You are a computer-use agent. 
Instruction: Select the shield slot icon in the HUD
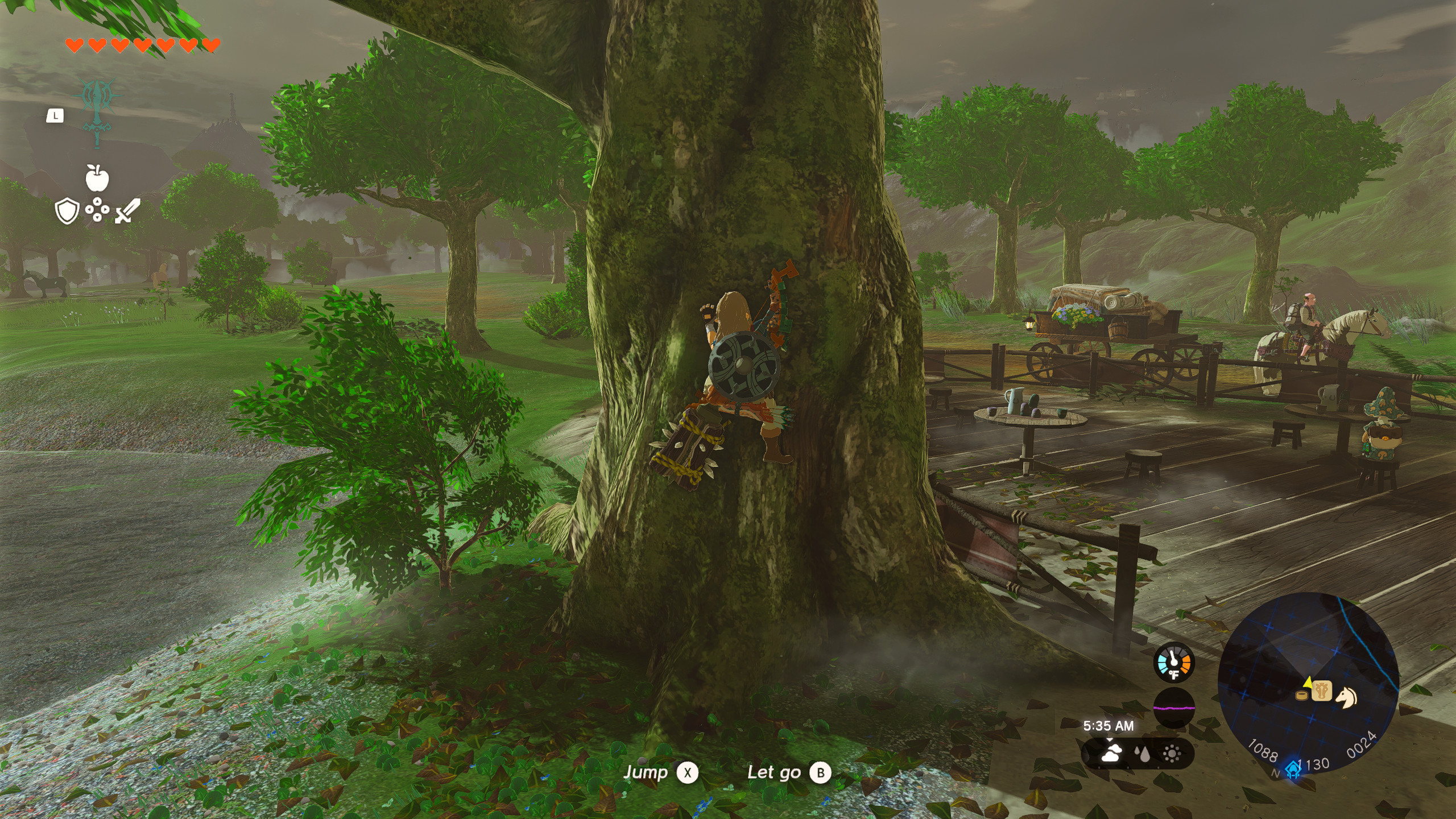(67, 210)
